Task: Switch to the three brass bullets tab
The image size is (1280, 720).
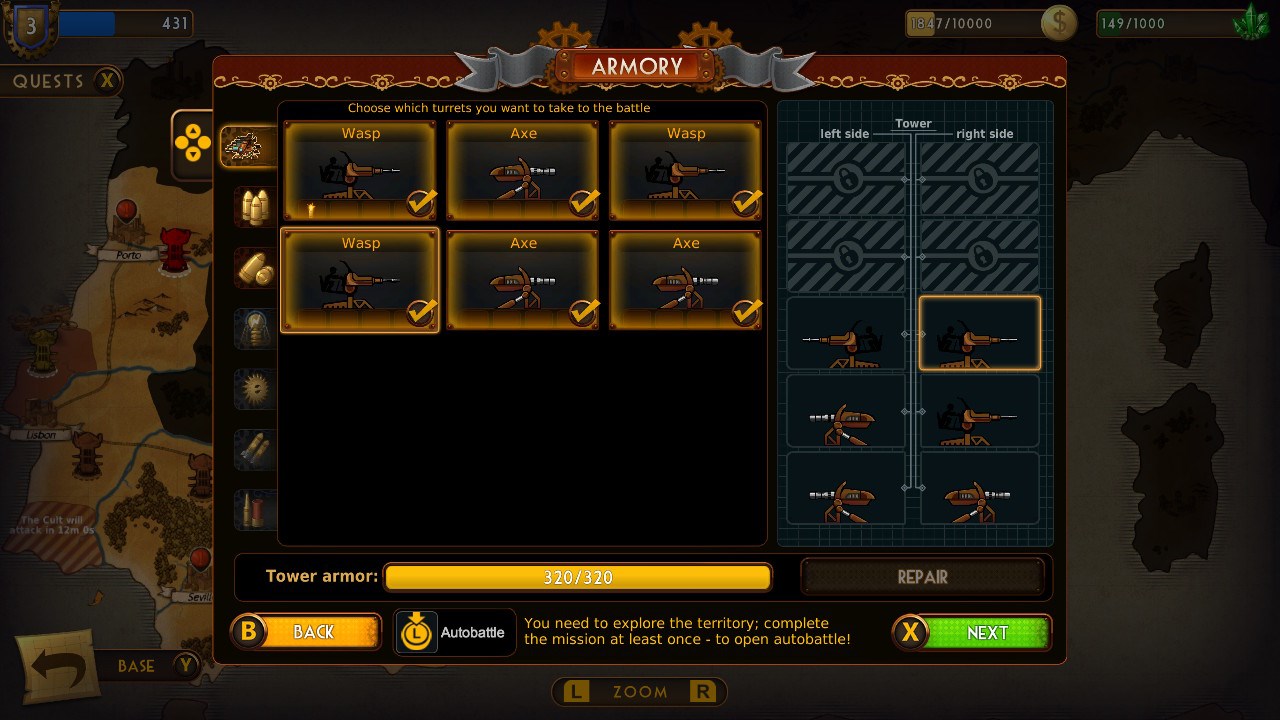Action: [x=254, y=207]
